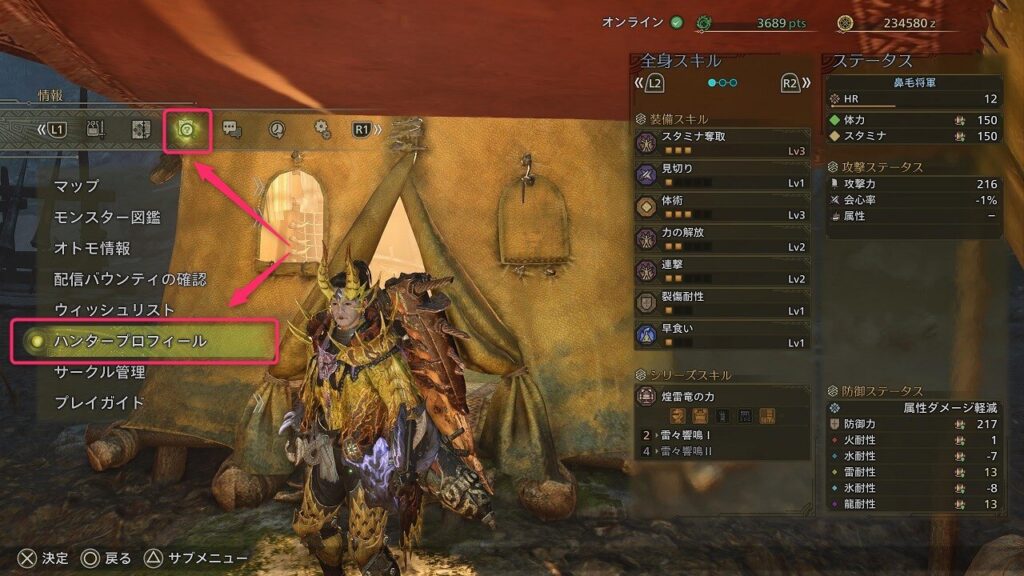Select the 力の解放 skill row

(722, 240)
